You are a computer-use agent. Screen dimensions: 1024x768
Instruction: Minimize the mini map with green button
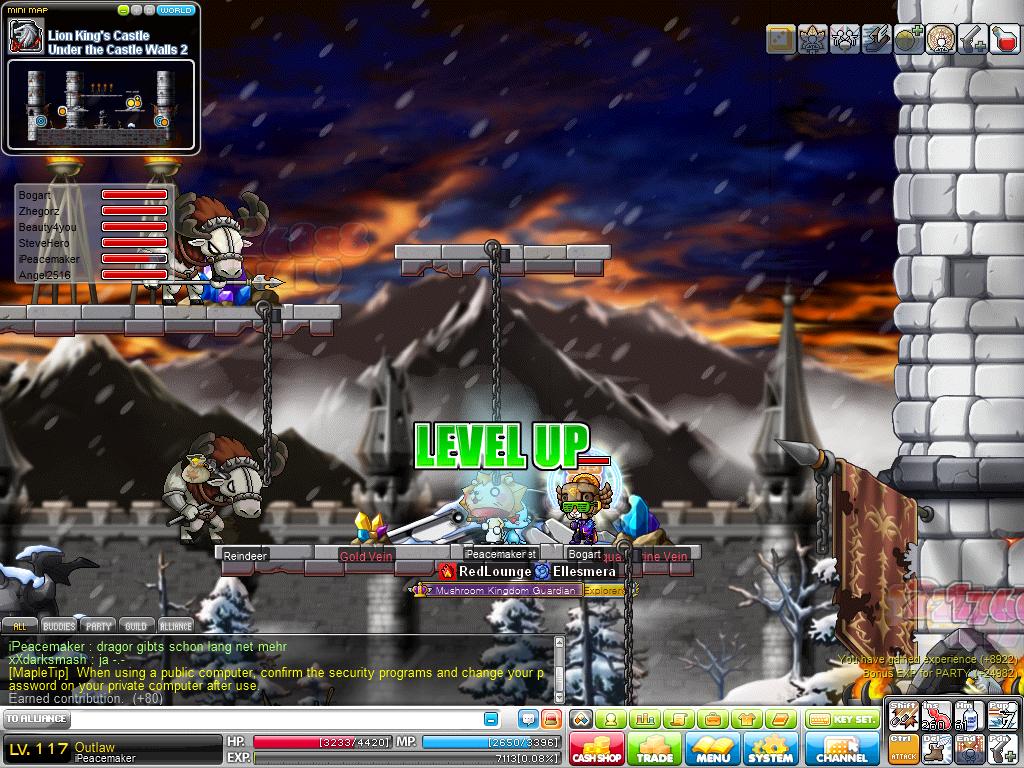(123, 11)
